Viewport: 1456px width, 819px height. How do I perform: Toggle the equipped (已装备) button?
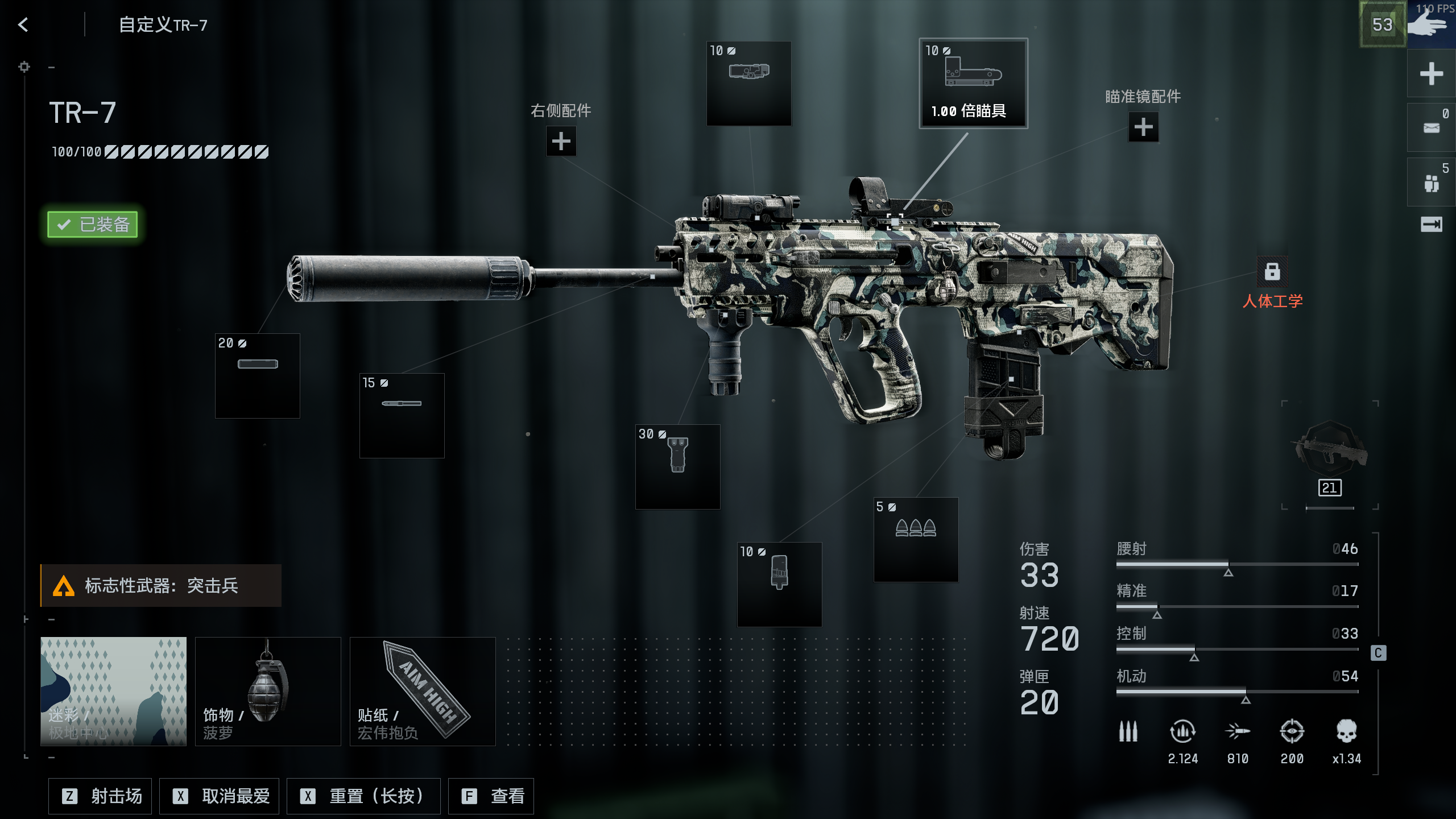coord(93,224)
